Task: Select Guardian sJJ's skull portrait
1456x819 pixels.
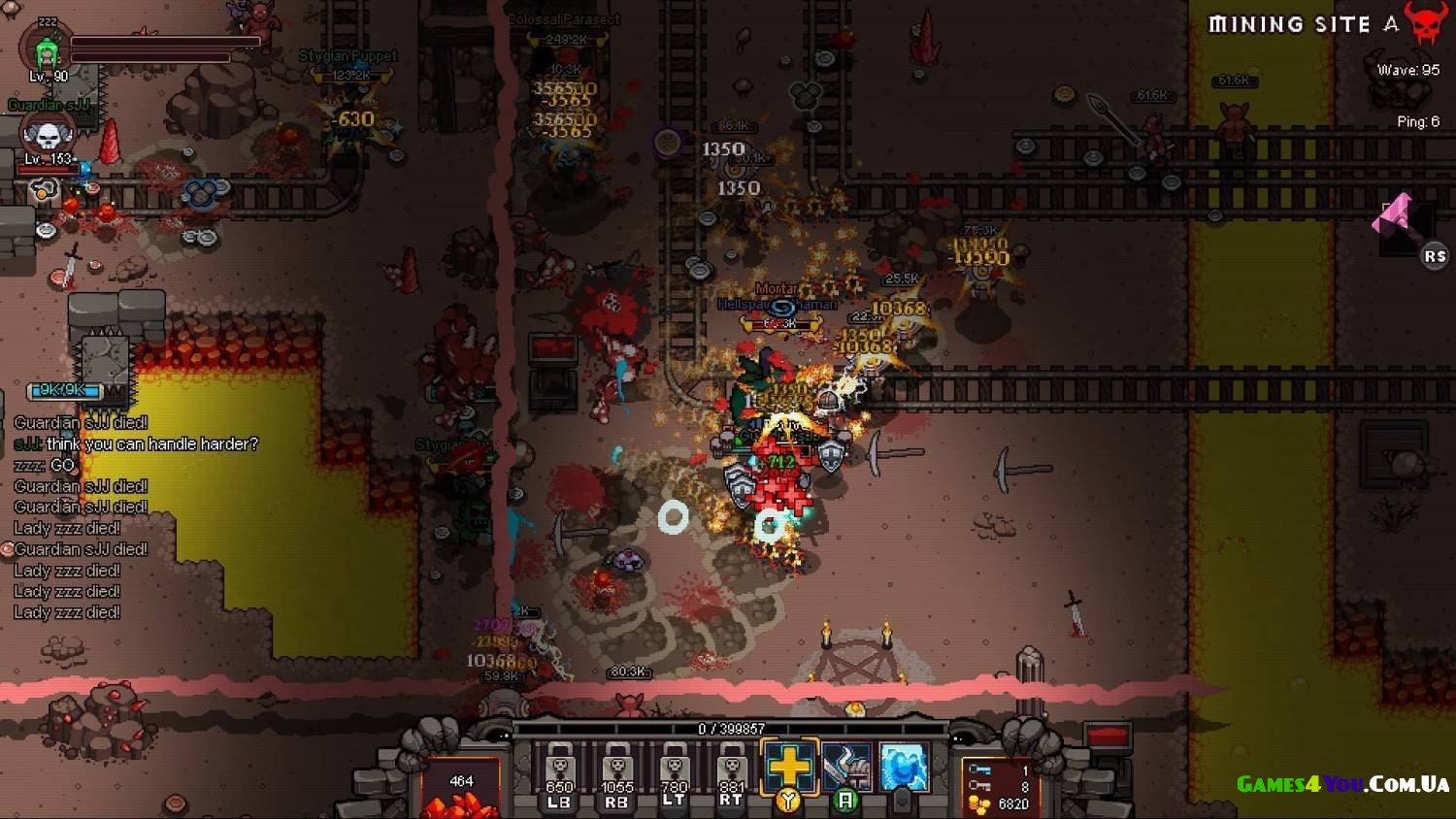Action: [x=47, y=136]
